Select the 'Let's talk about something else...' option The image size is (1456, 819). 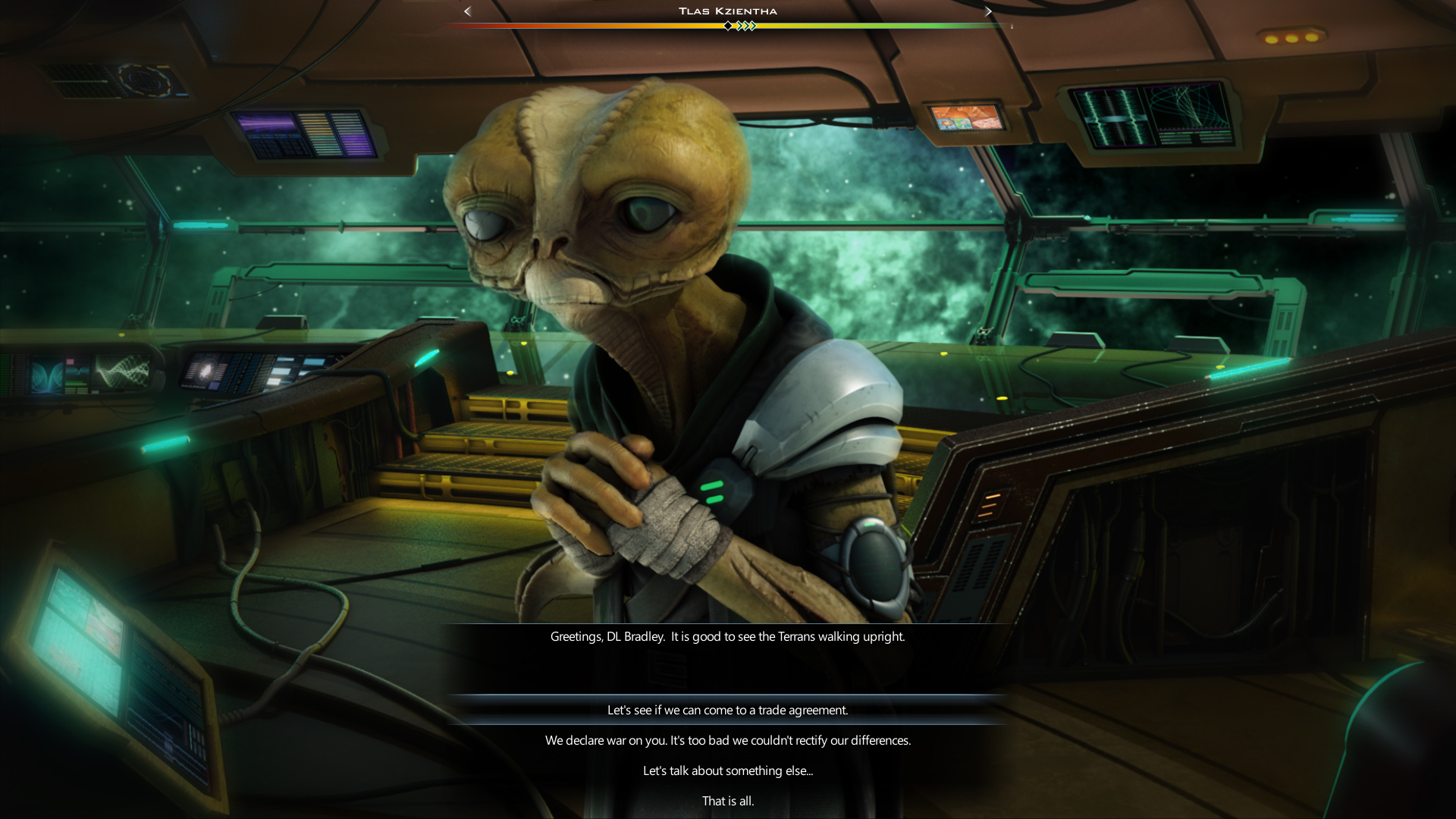[x=728, y=770]
